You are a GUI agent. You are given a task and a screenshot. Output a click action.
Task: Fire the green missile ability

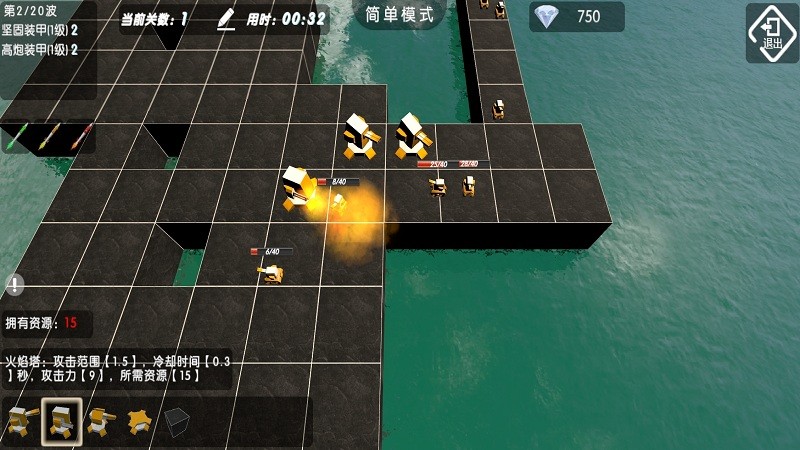pyautogui.click(x=17, y=136)
